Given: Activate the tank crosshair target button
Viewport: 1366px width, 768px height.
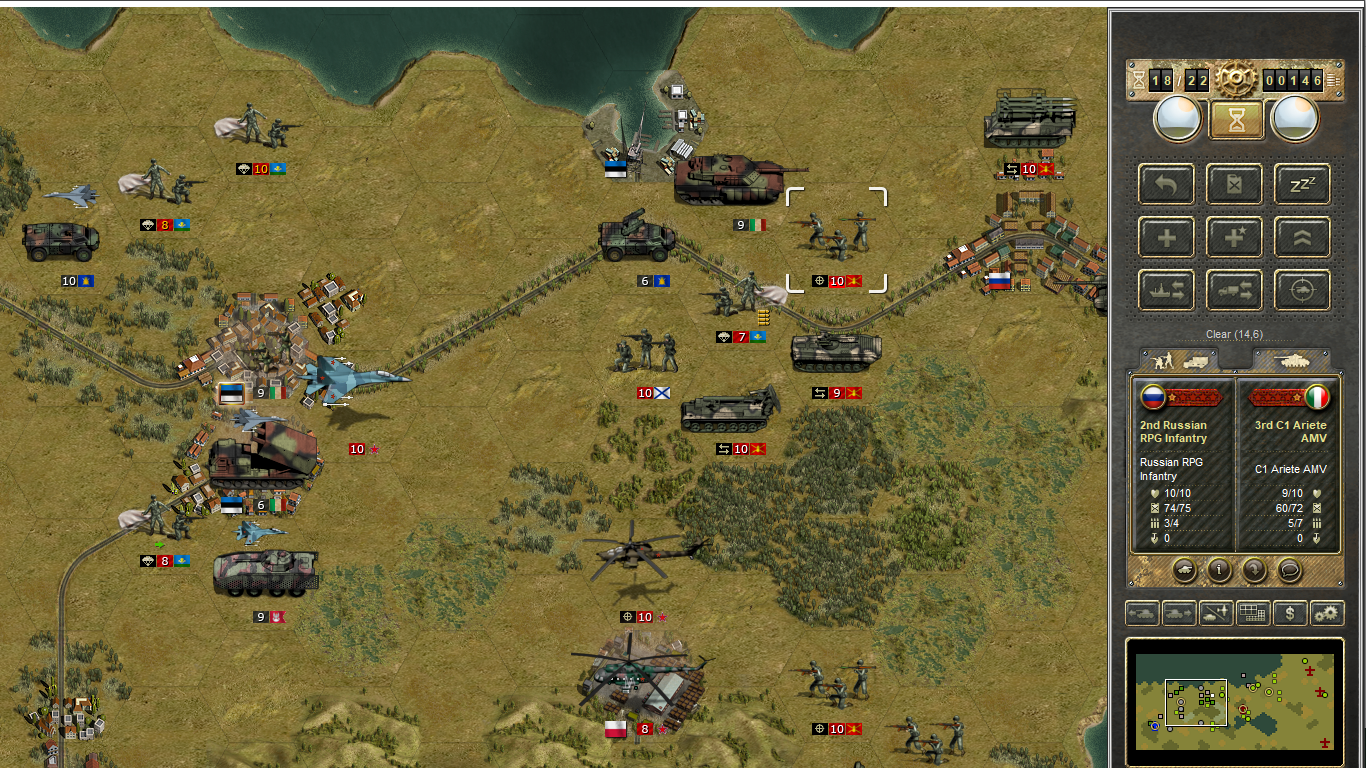Looking at the screenshot, I should tap(1302, 291).
